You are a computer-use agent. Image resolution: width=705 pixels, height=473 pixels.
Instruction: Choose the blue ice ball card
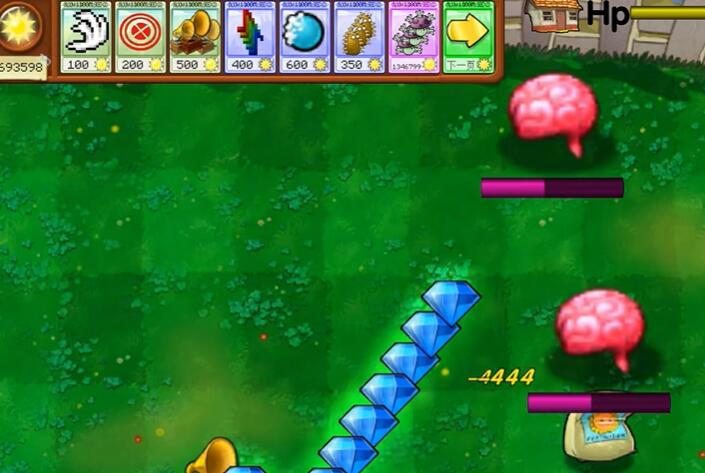(304, 36)
